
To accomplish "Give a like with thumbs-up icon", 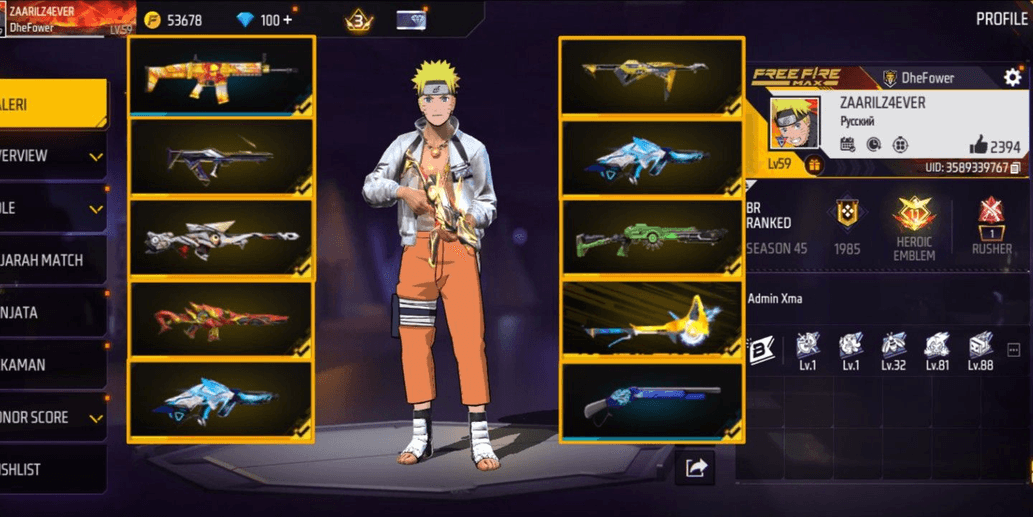I will tap(978, 145).
